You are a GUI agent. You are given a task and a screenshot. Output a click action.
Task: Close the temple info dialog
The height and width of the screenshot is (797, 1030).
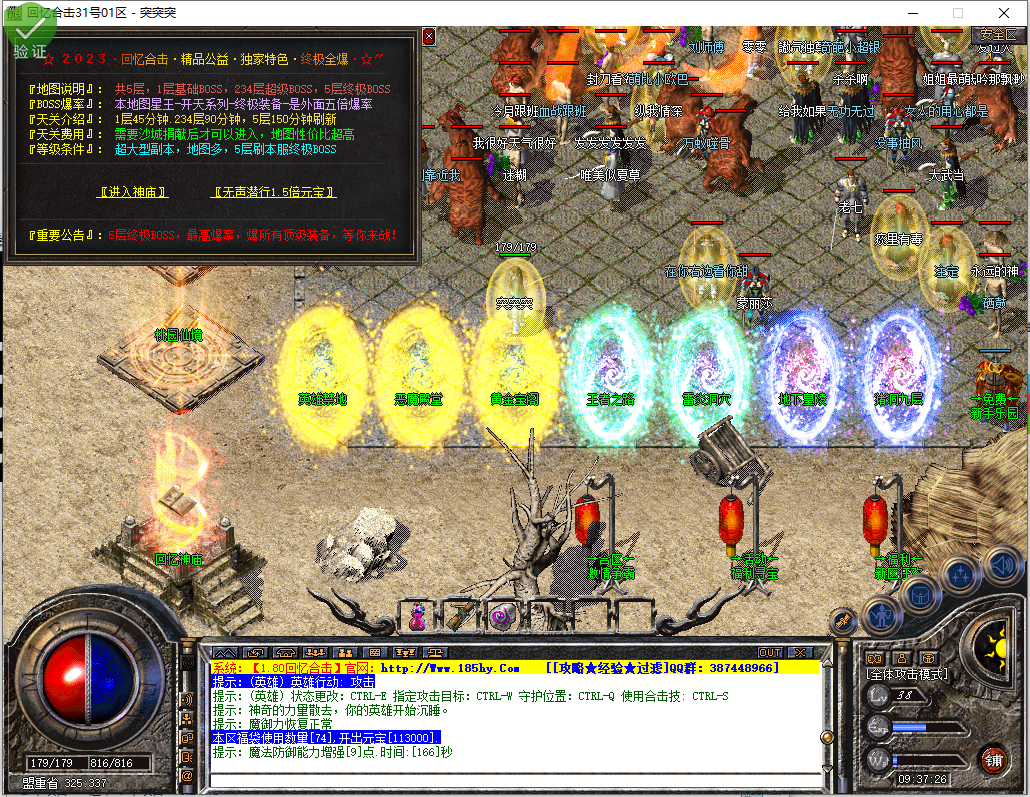point(429,37)
